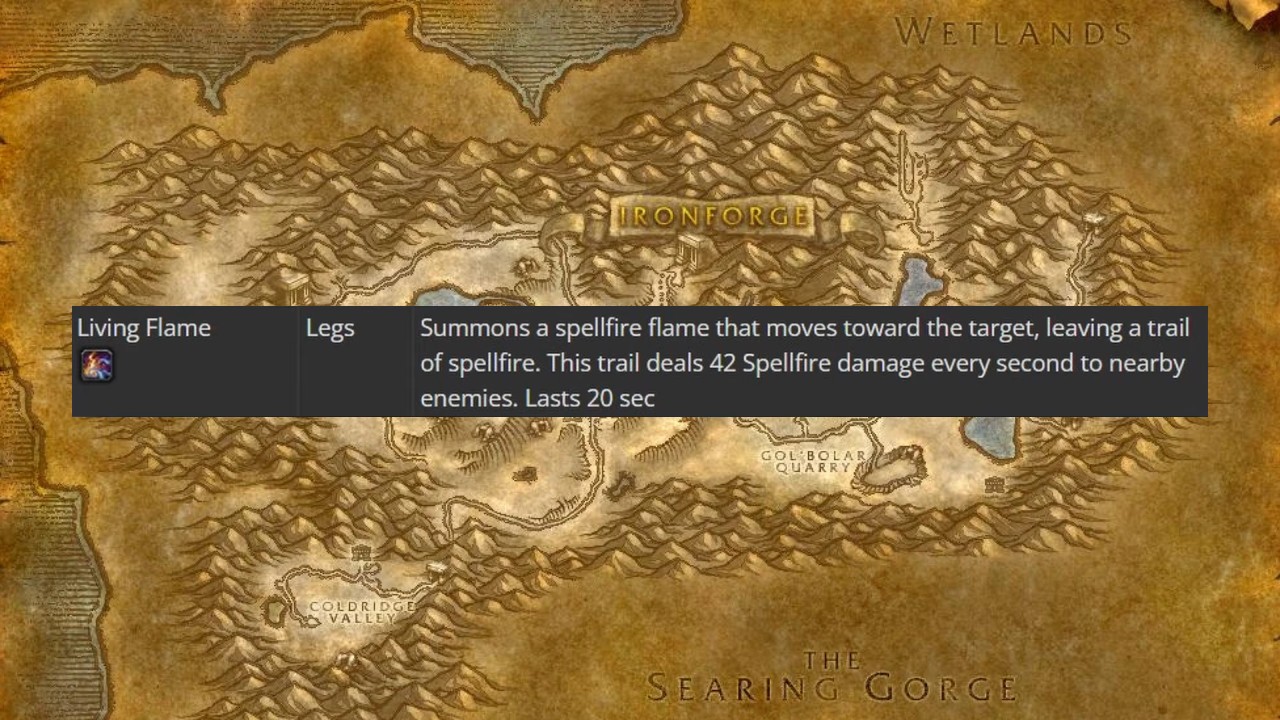Click the Living Flame spell icon
The image size is (1280, 720).
97,364
